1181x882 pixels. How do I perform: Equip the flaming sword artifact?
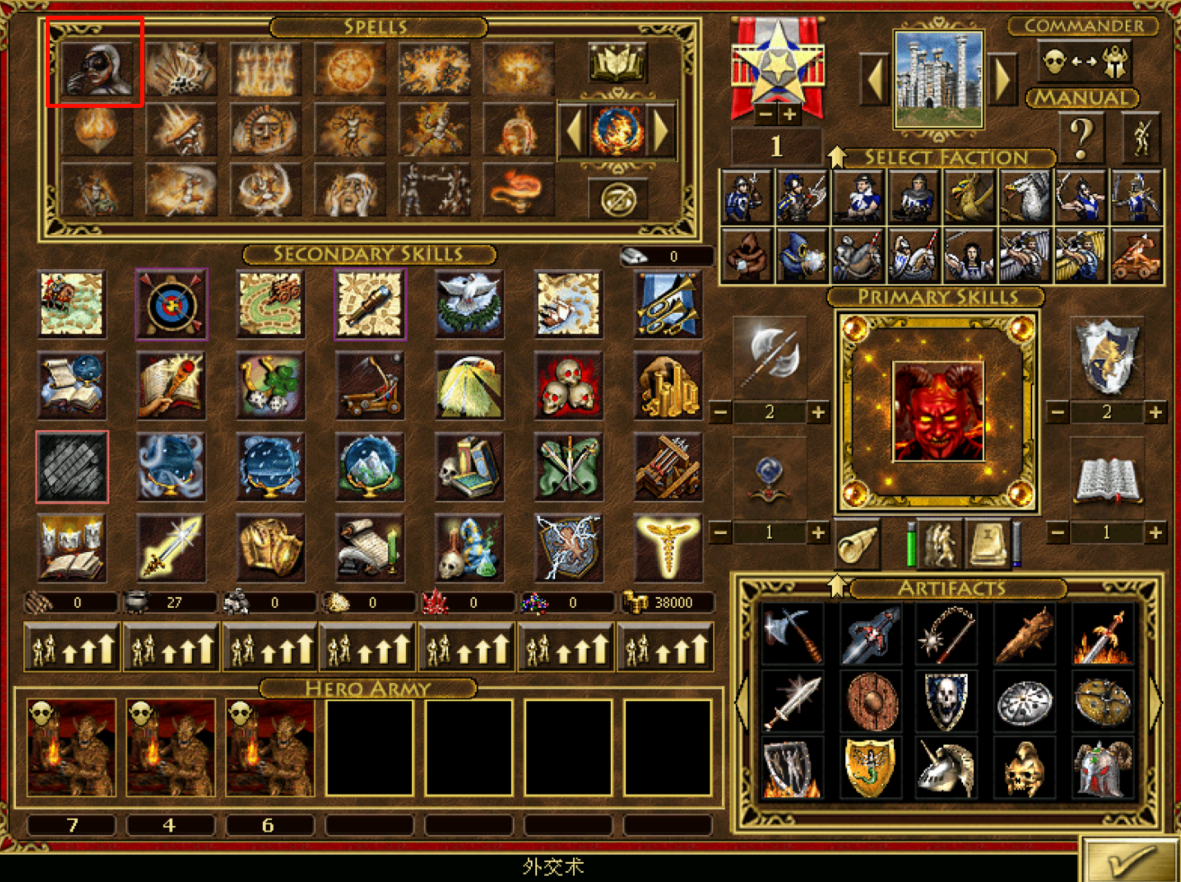pos(1103,634)
